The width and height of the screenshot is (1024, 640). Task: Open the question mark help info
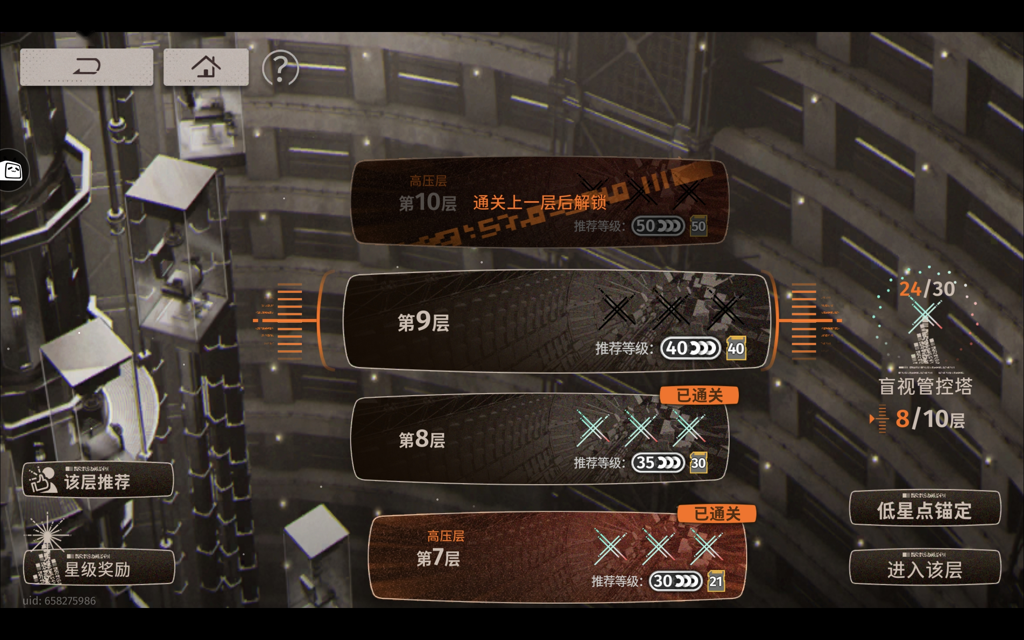point(281,68)
